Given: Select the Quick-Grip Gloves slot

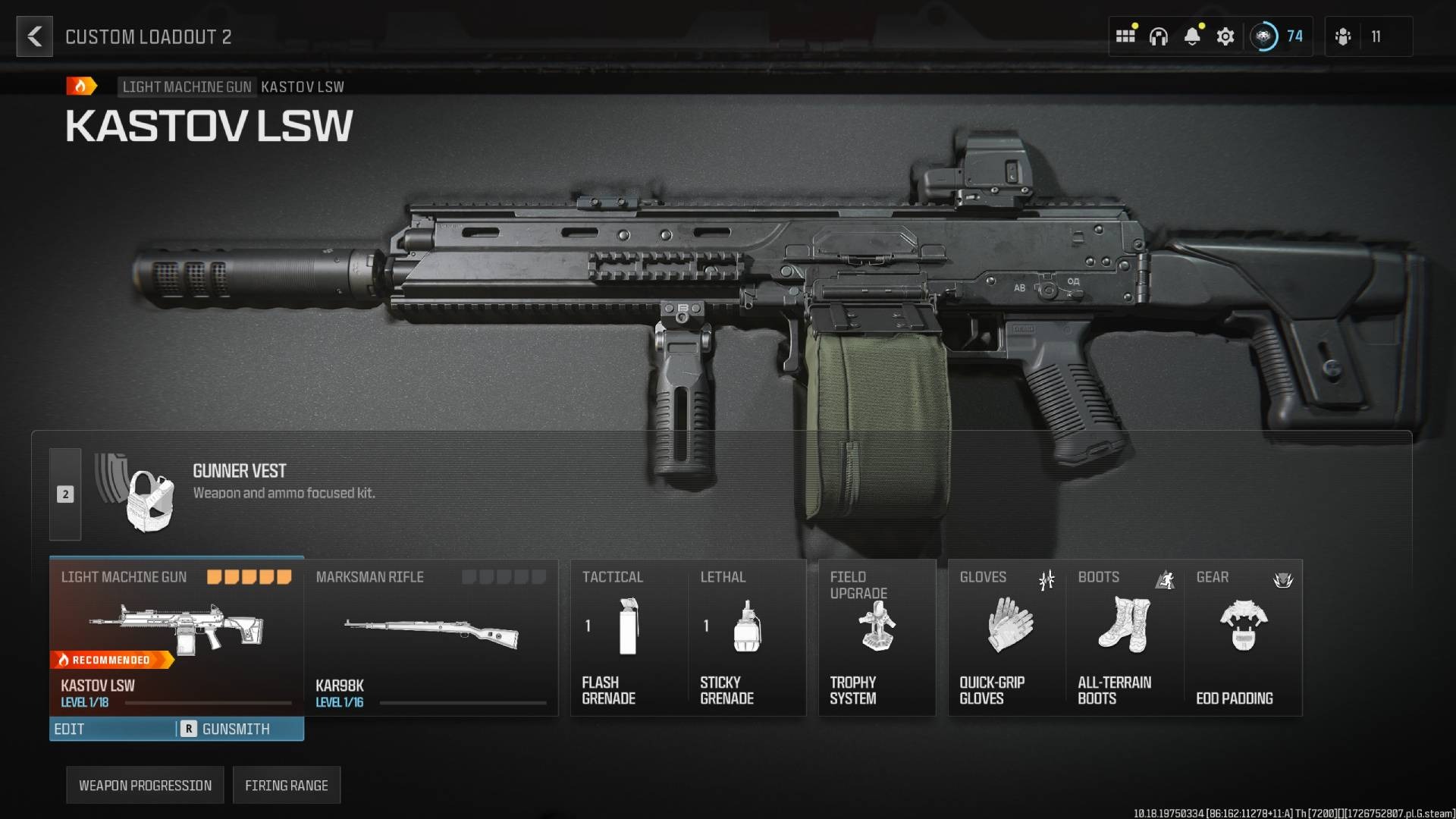Looking at the screenshot, I should pyautogui.click(x=1007, y=637).
